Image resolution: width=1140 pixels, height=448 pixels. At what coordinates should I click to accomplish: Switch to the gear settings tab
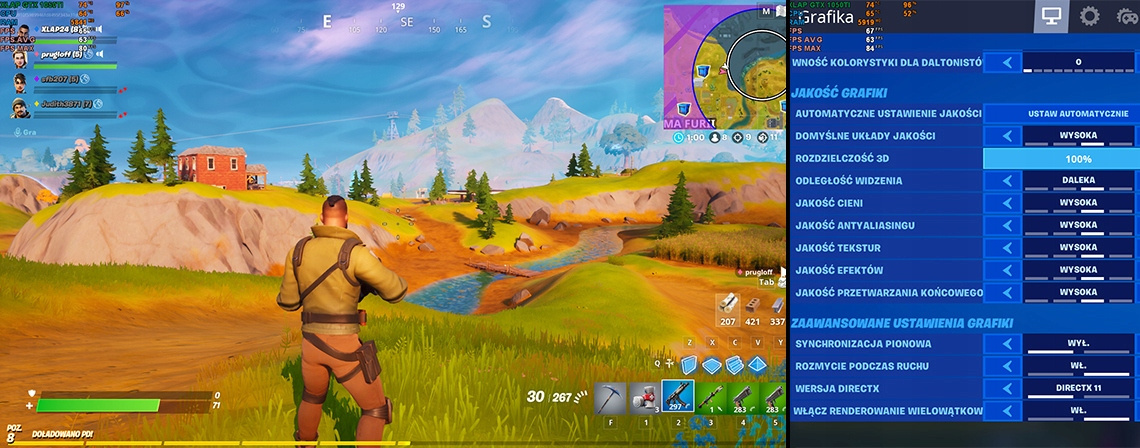1089,16
